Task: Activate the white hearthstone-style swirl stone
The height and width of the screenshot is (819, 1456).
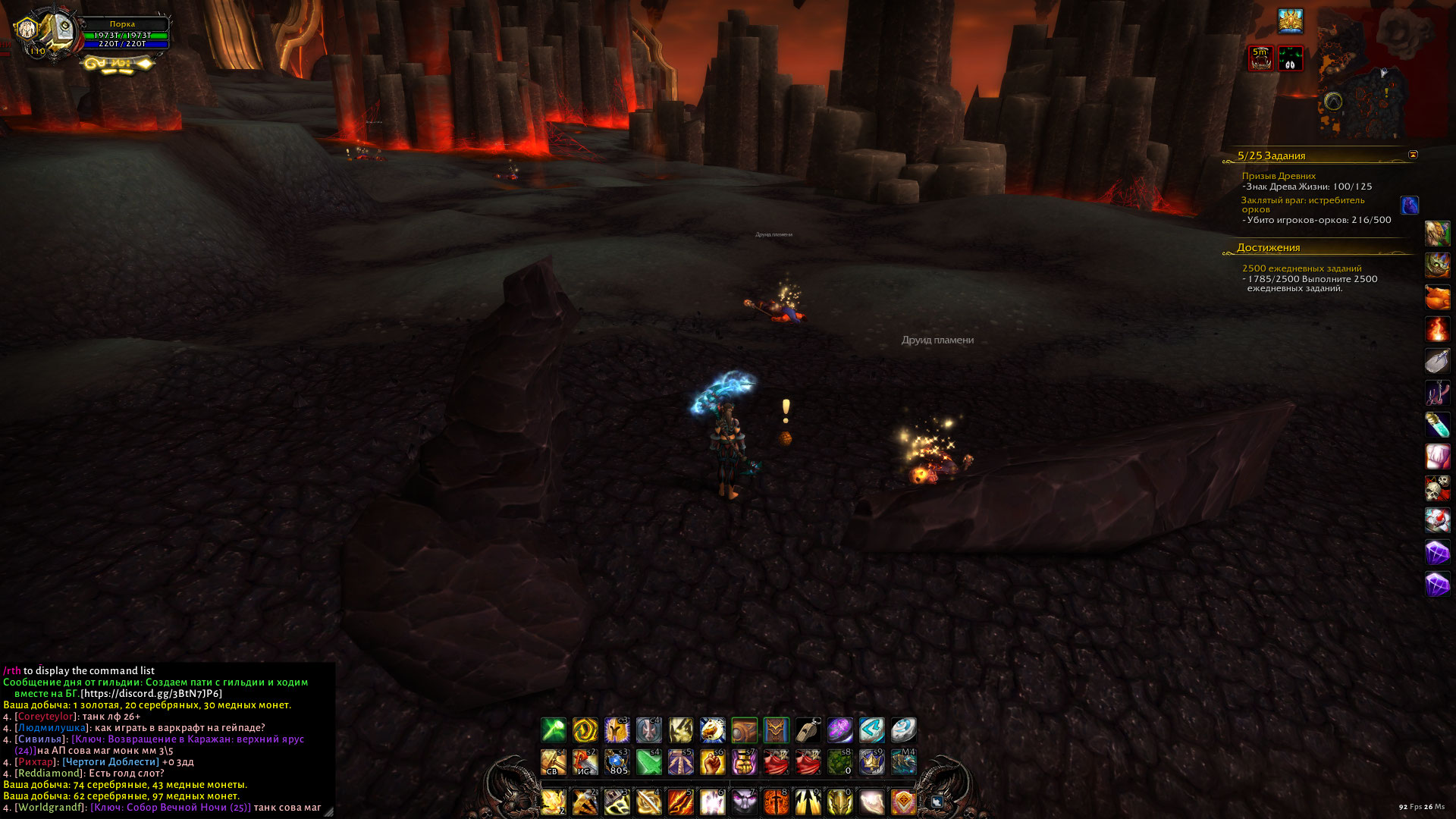Action: (903, 730)
